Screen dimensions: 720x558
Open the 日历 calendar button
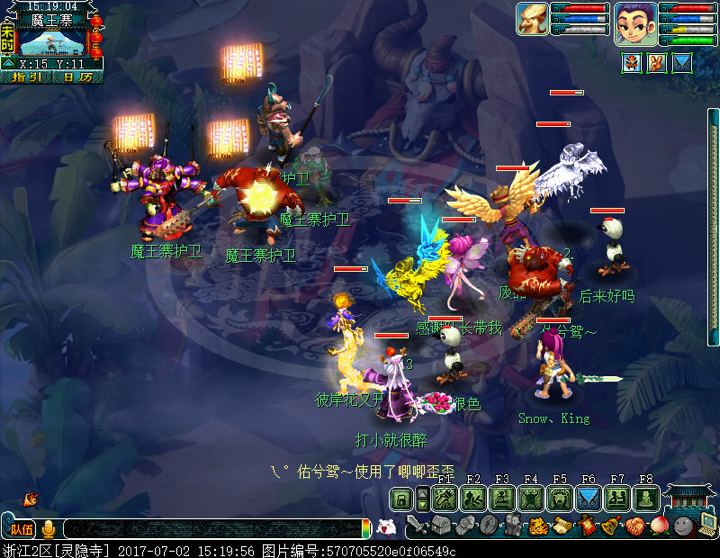click(x=77, y=77)
